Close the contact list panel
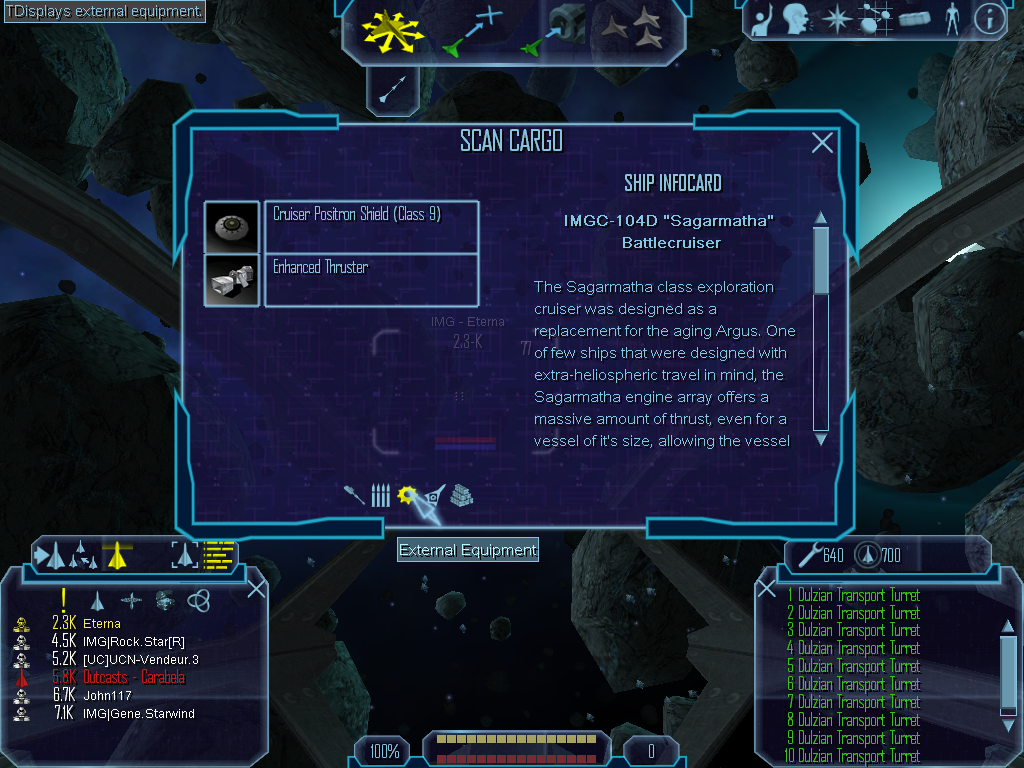The height and width of the screenshot is (768, 1024). pos(256,588)
